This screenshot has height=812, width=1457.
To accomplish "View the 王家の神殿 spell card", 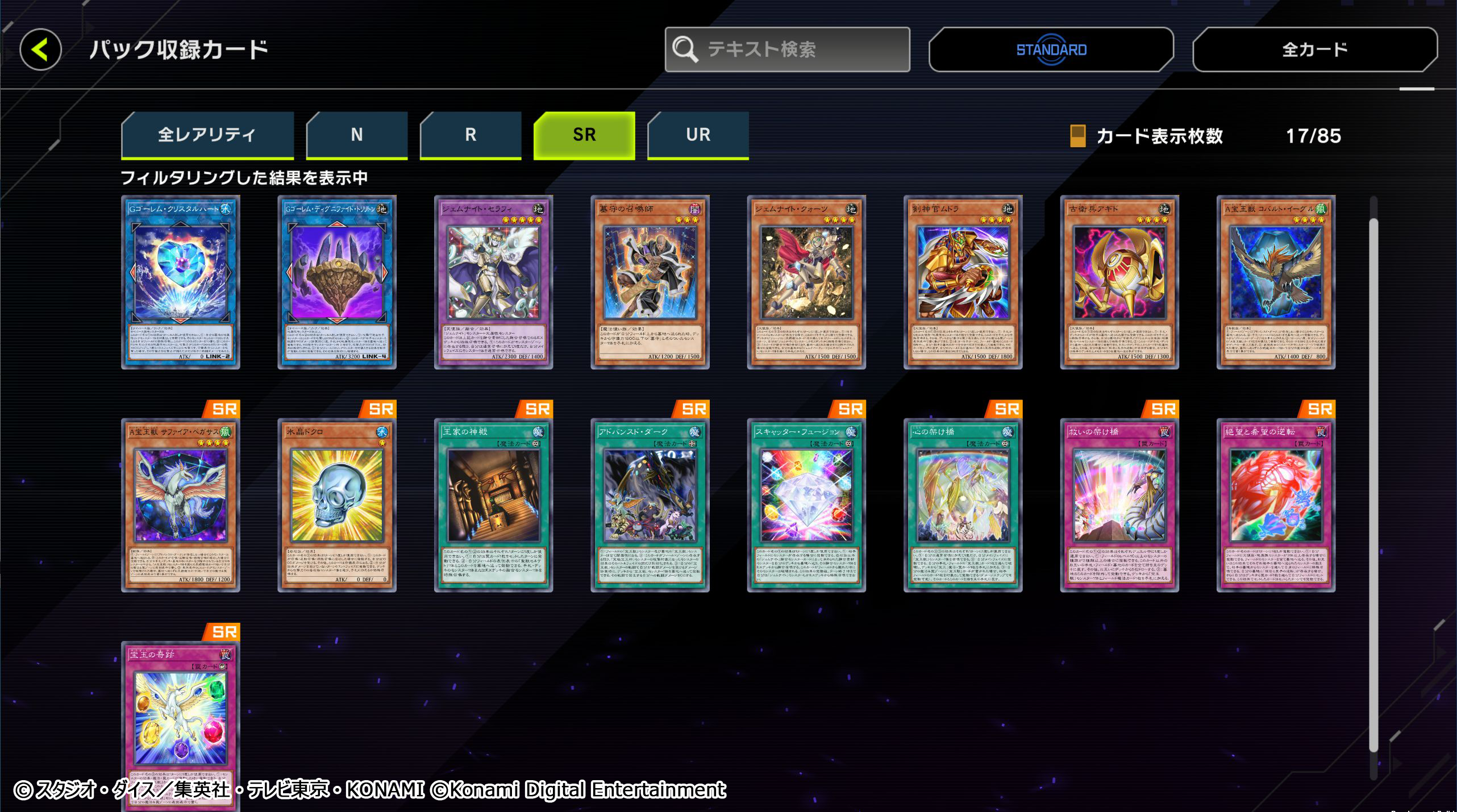I will 494,506.
